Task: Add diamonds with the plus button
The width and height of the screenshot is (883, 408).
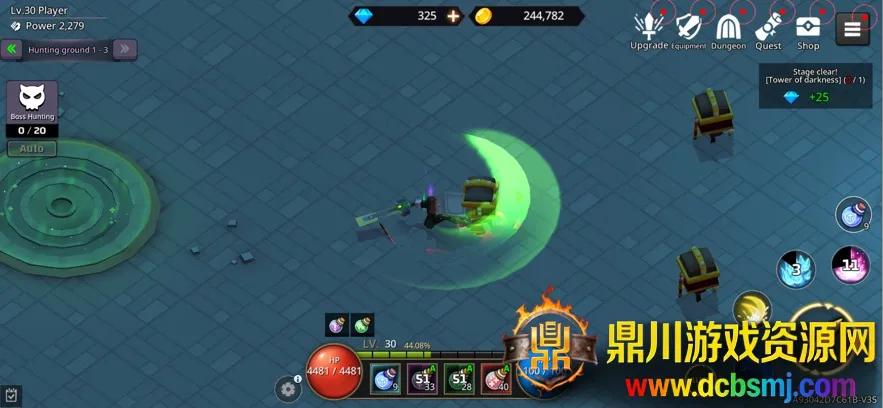Action: pos(453,16)
